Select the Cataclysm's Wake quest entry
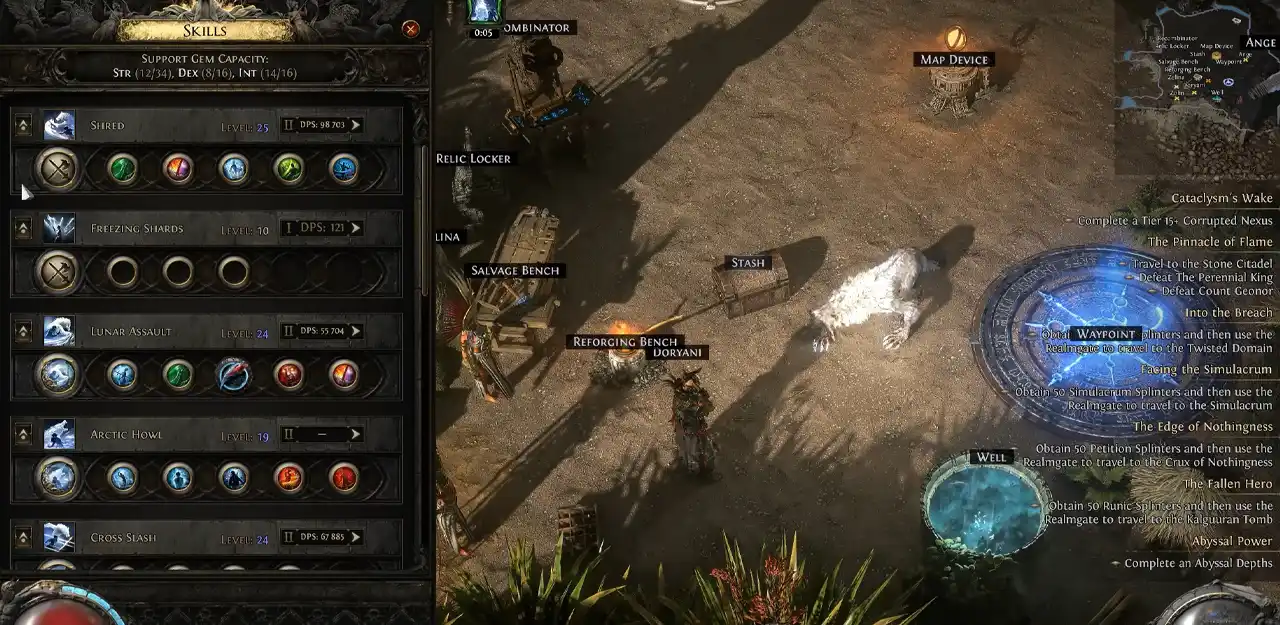 (x=1222, y=198)
